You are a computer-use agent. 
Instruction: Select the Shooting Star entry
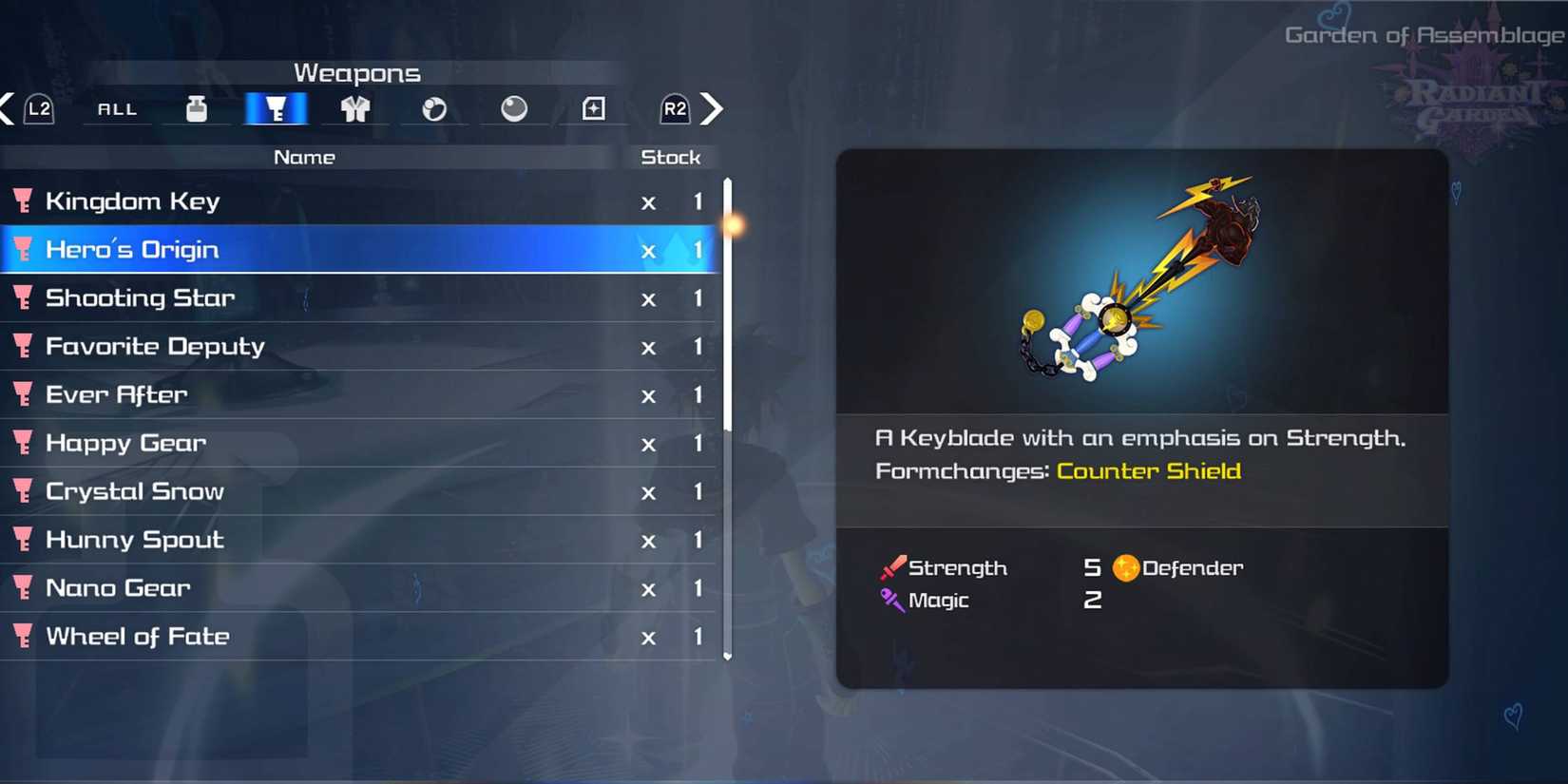pyautogui.click(x=140, y=297)
